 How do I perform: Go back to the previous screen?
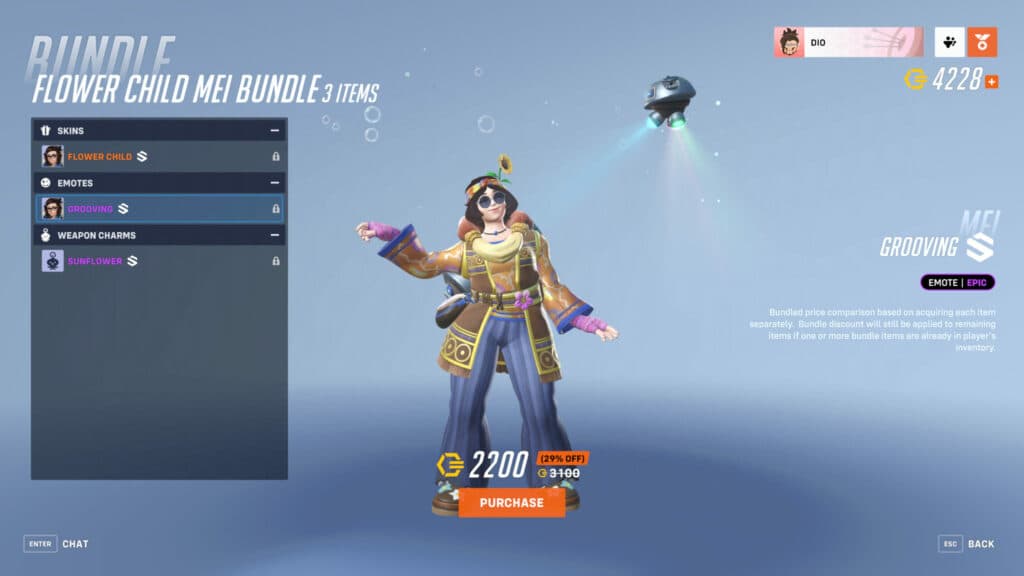click(966, 544)
